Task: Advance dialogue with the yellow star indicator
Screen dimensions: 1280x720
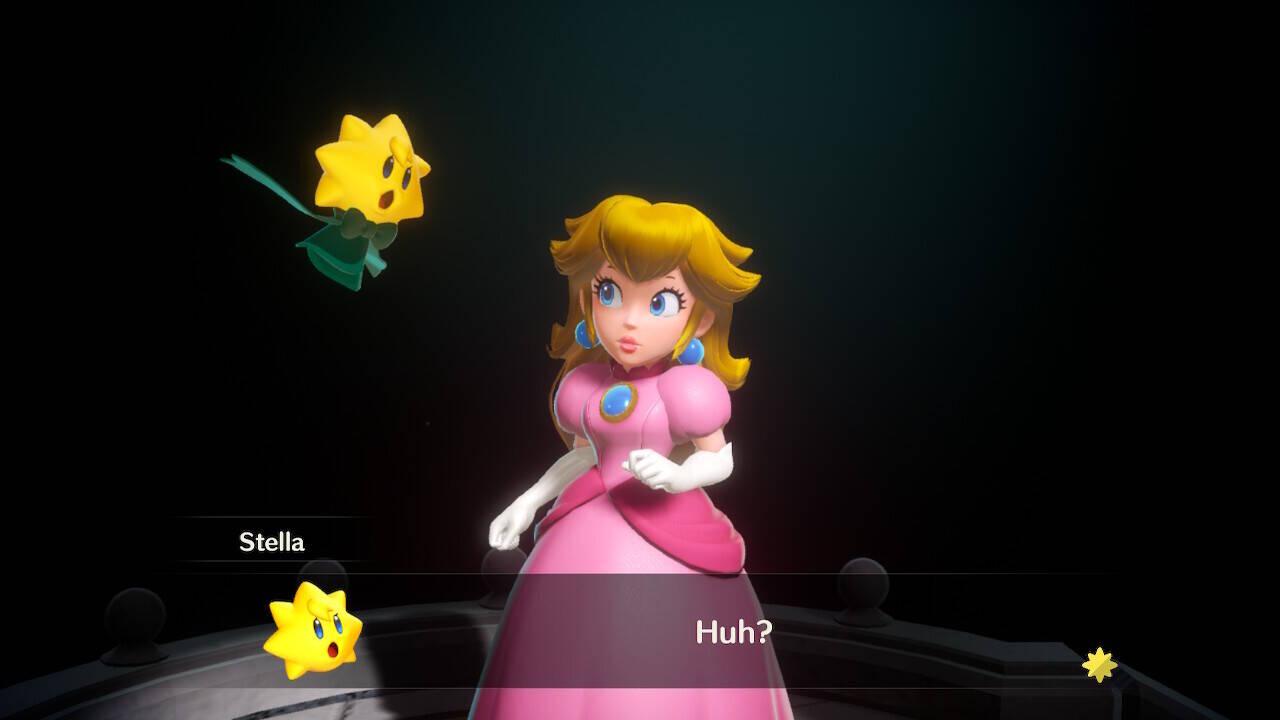Action: (1099, 664)
